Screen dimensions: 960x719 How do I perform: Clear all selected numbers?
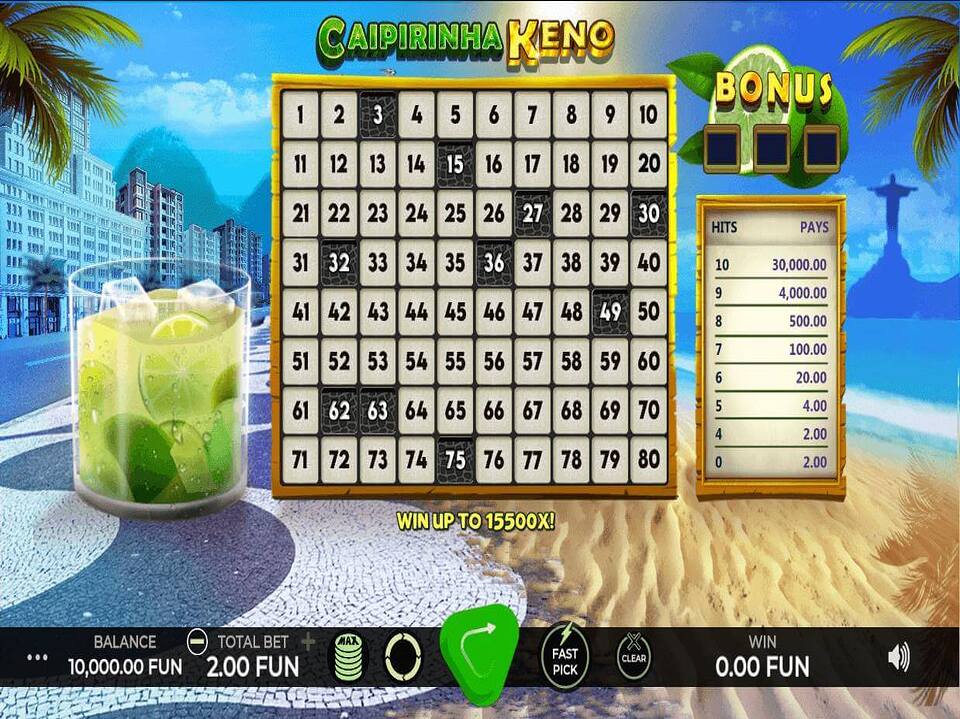(x=633, y=656)
